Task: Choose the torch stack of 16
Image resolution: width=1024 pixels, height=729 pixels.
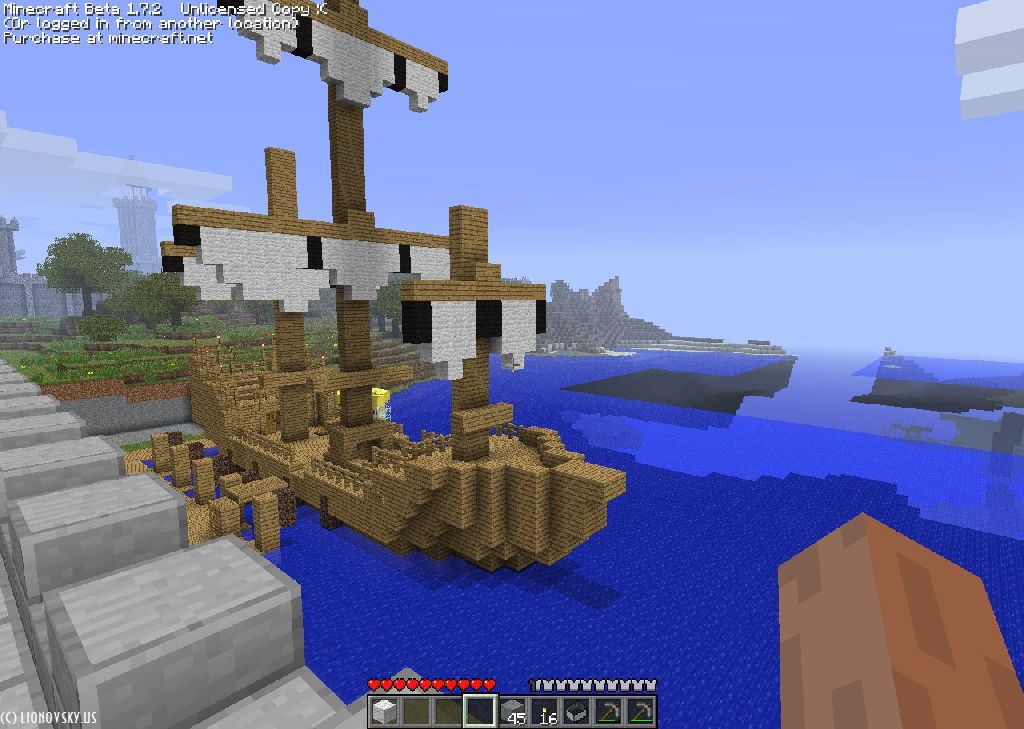Action: (546, 711)
